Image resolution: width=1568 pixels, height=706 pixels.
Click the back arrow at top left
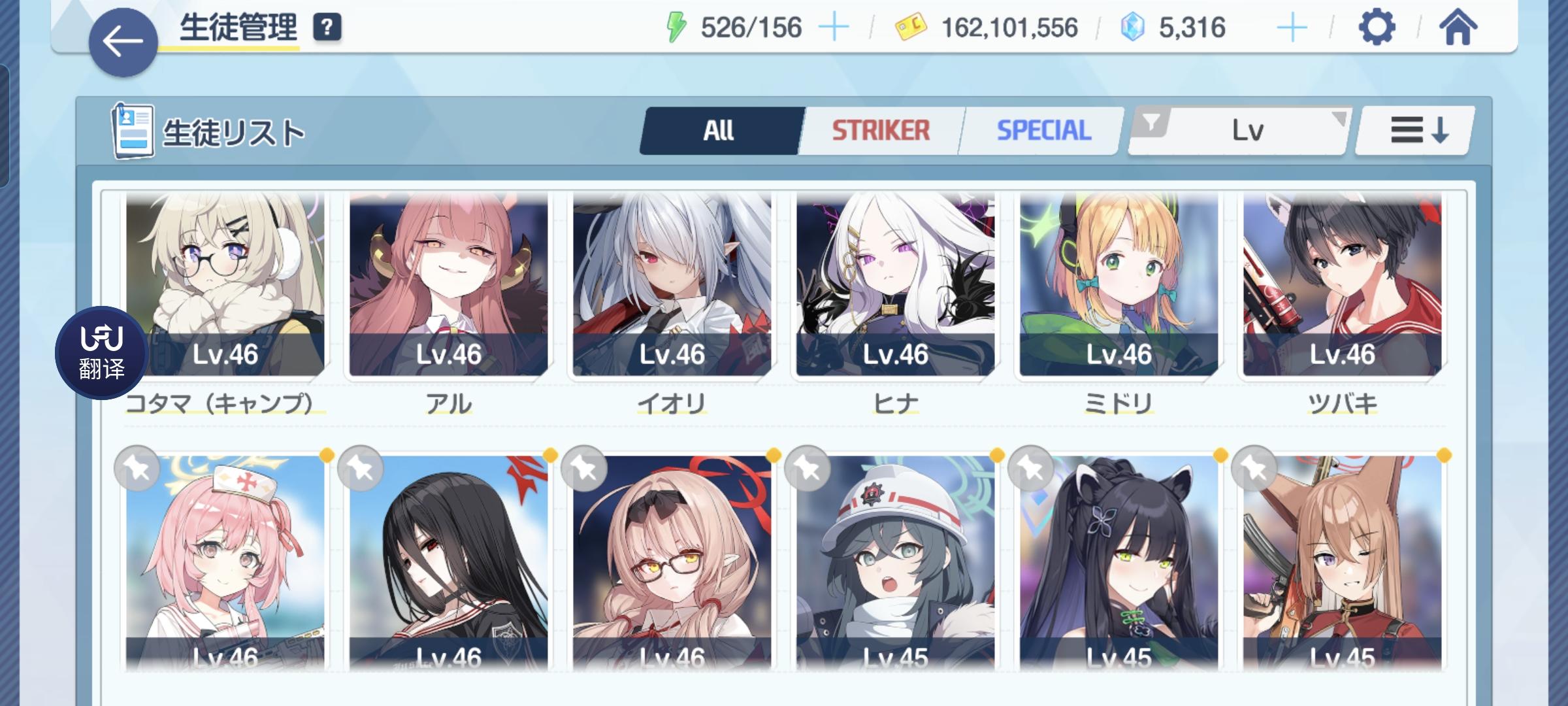122,39
